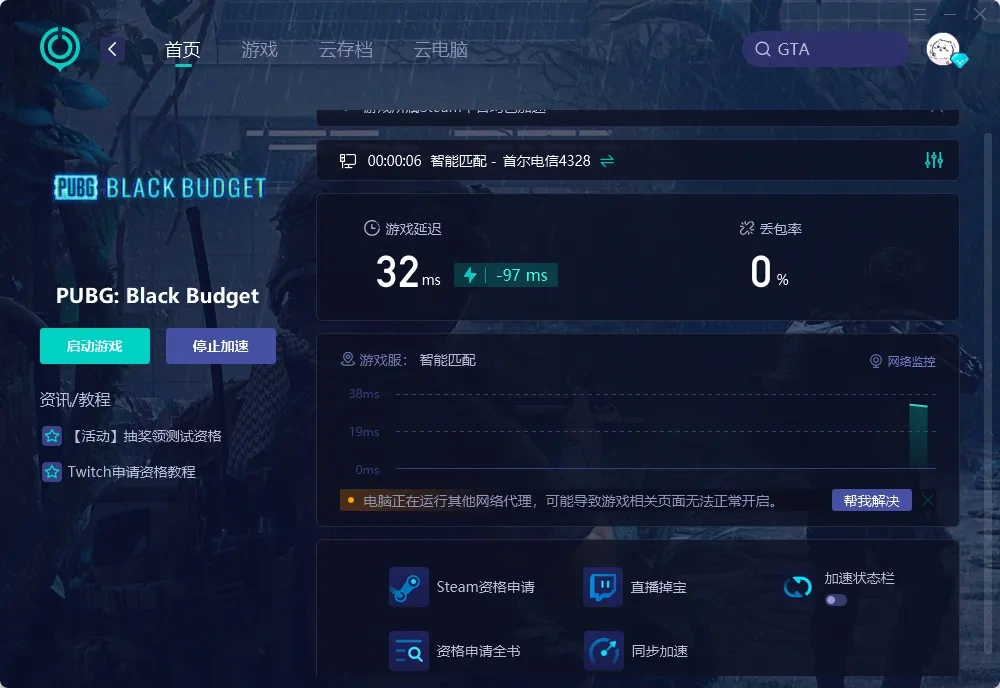The height and width of the screenshot is (688, 1000).
Task: Switch server node via swap arrows icon
Action: point(607,161)
